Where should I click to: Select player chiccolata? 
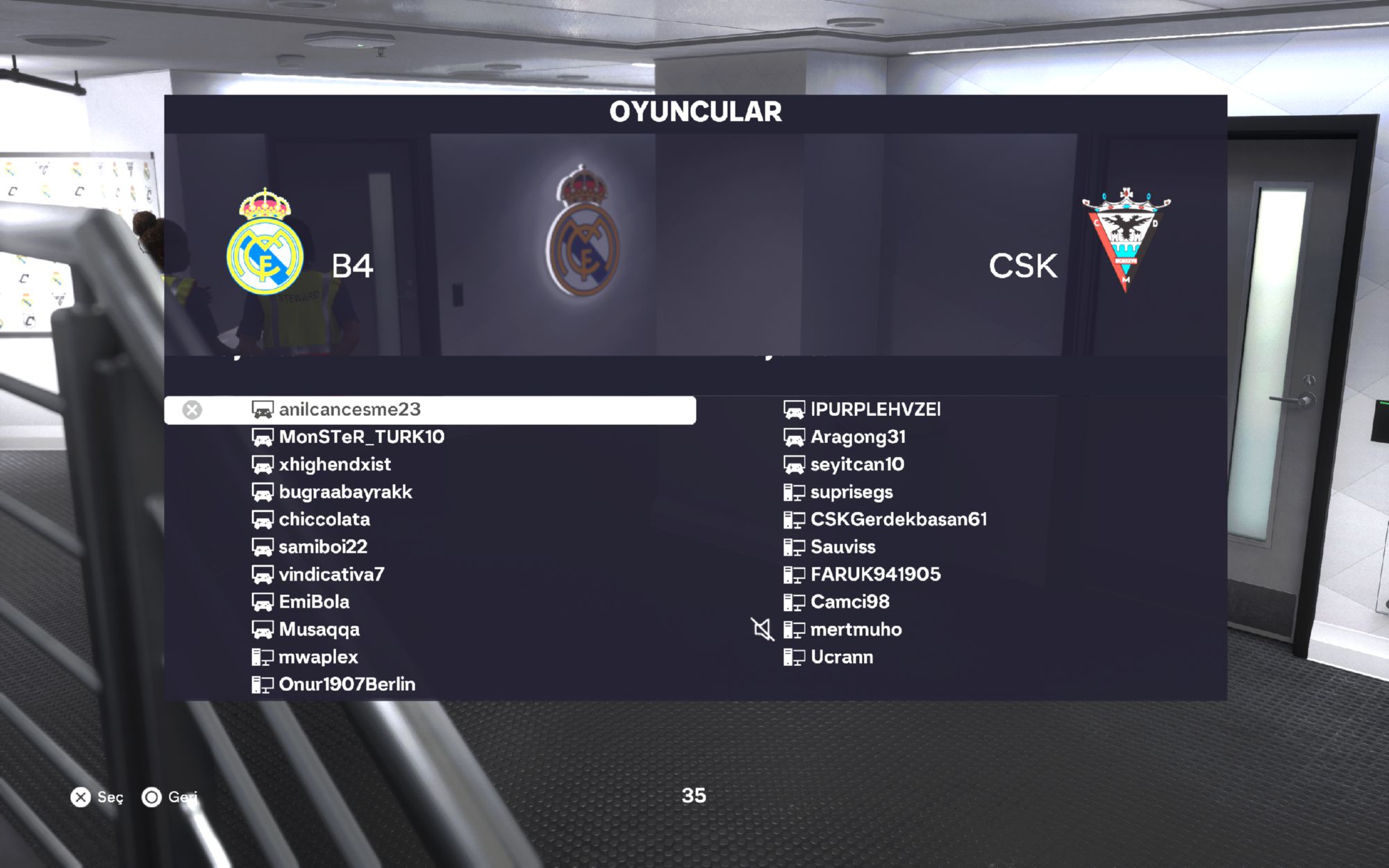[x=324, y=519]
